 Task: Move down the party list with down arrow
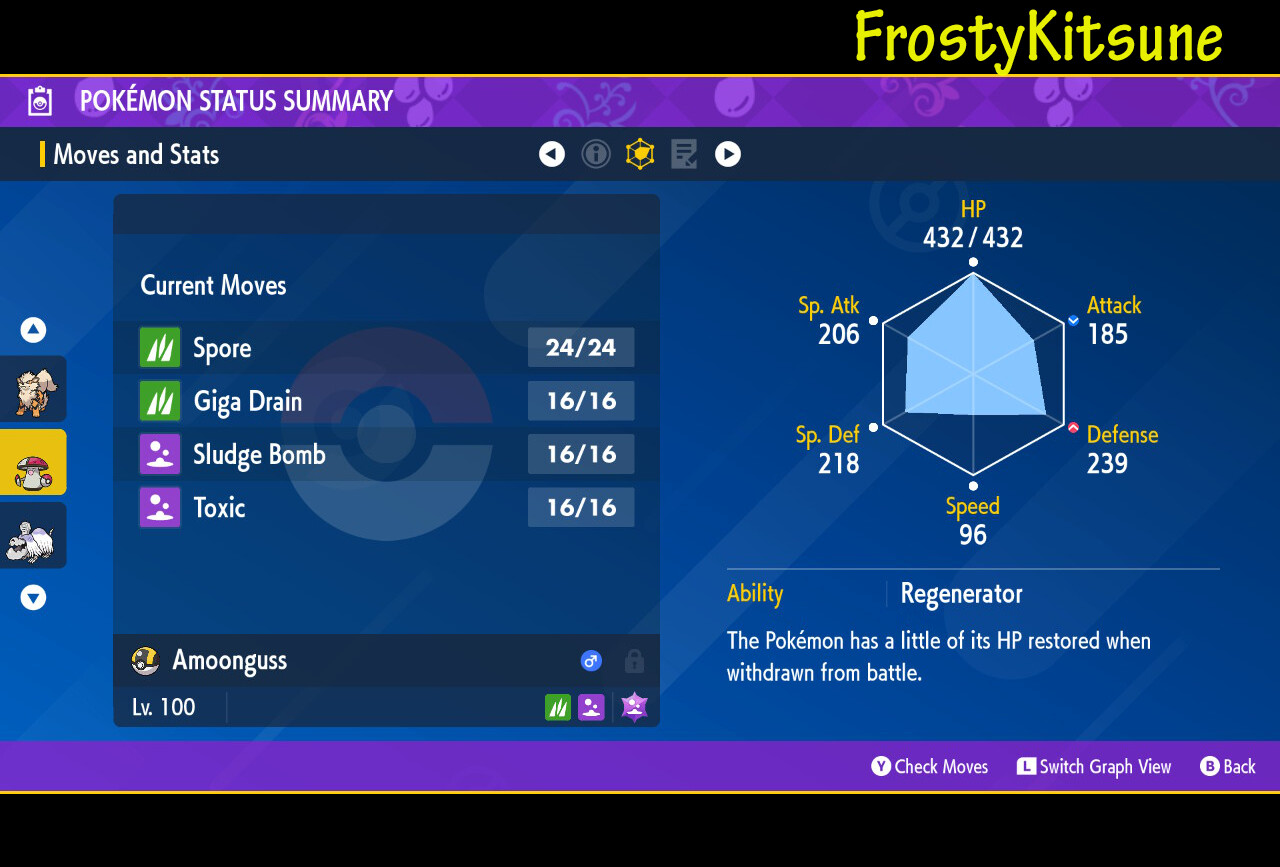click(33, 598)
